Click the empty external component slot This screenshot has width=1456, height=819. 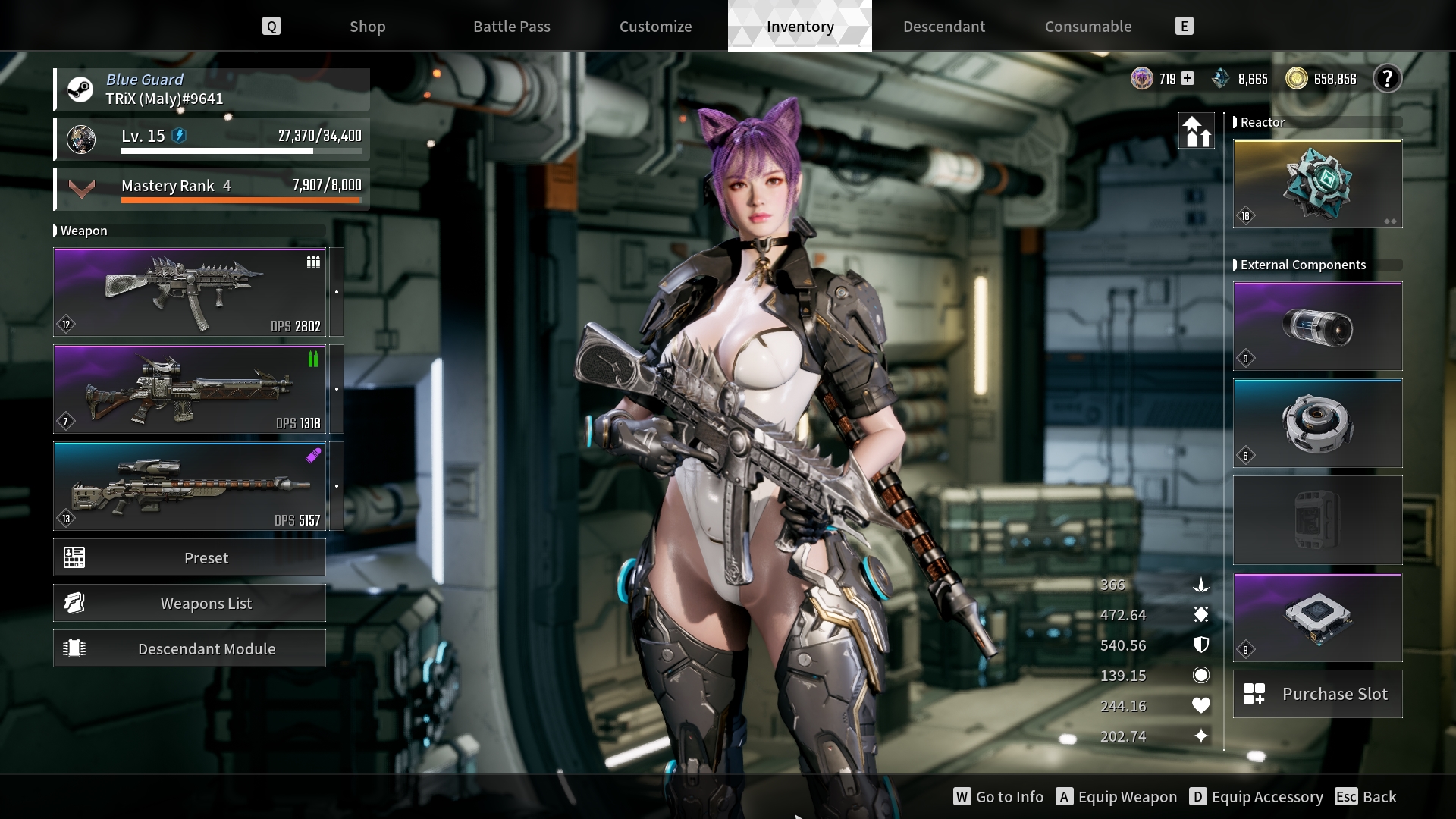tap(1317, 520)
